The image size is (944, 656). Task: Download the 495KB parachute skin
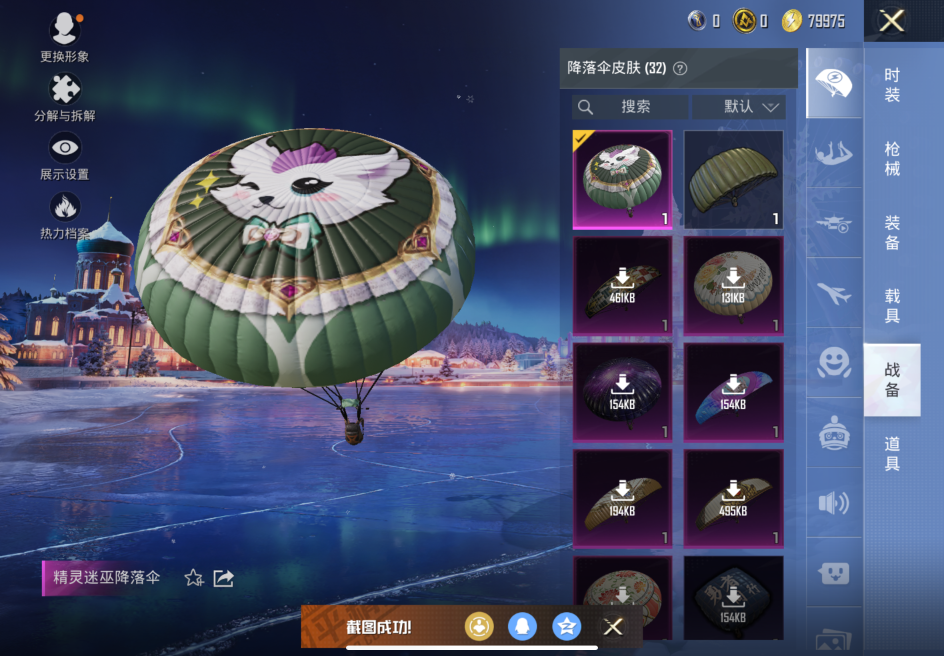[x=733, y=499]
